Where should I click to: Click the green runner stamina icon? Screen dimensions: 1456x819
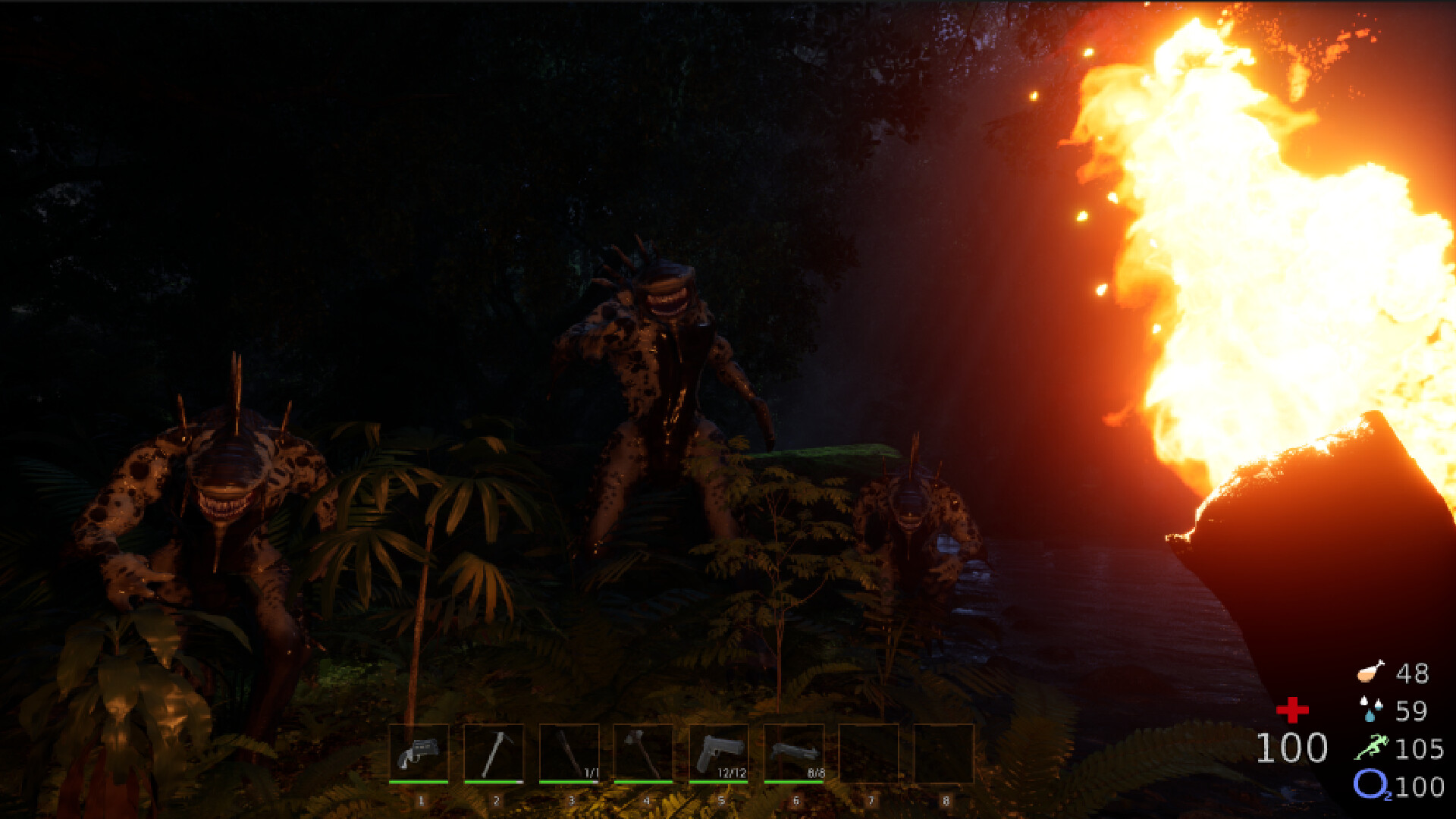tap(1372, 747)
